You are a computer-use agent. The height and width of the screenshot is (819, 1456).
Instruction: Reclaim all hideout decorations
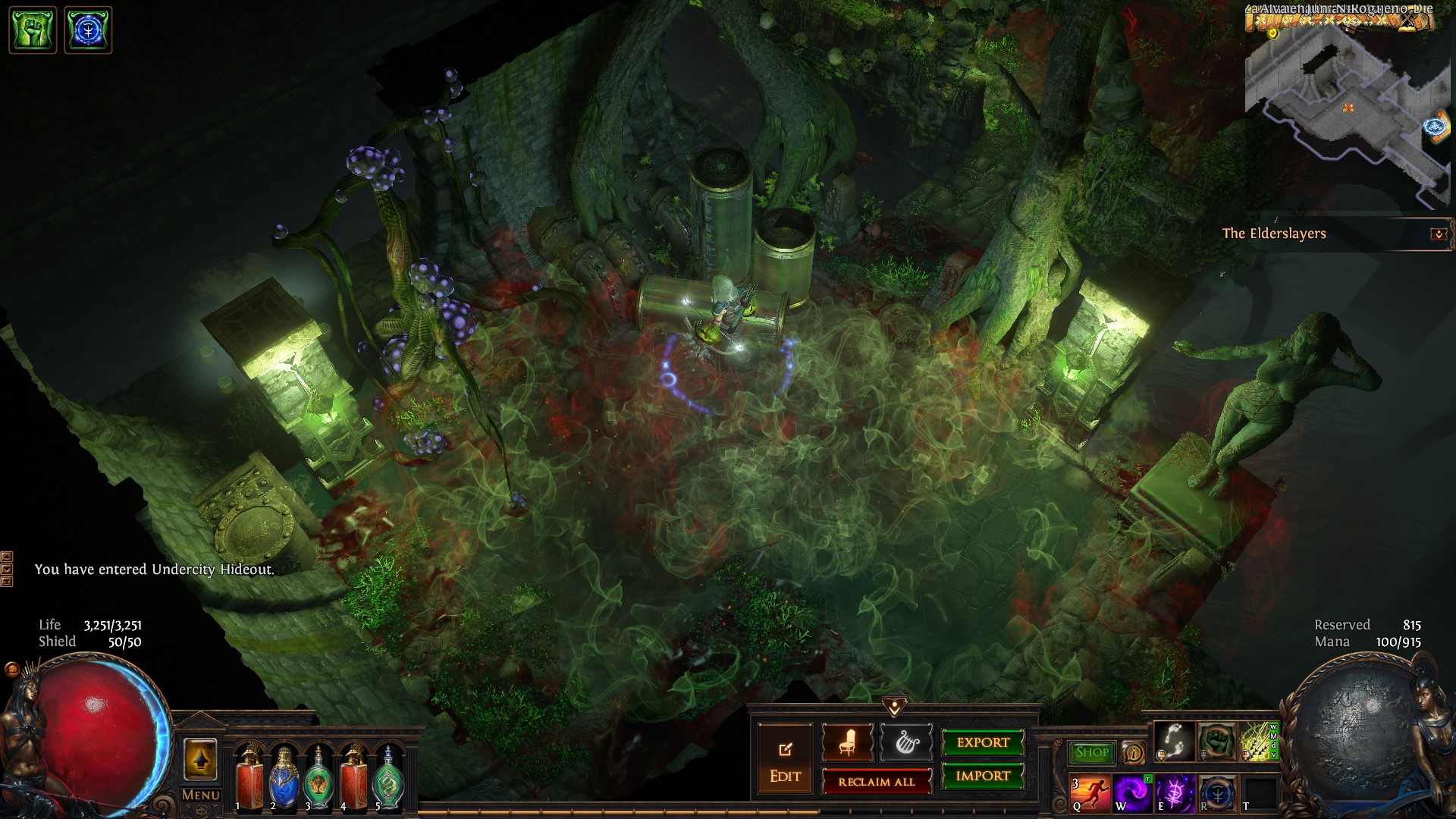click(x=876, y=782)
